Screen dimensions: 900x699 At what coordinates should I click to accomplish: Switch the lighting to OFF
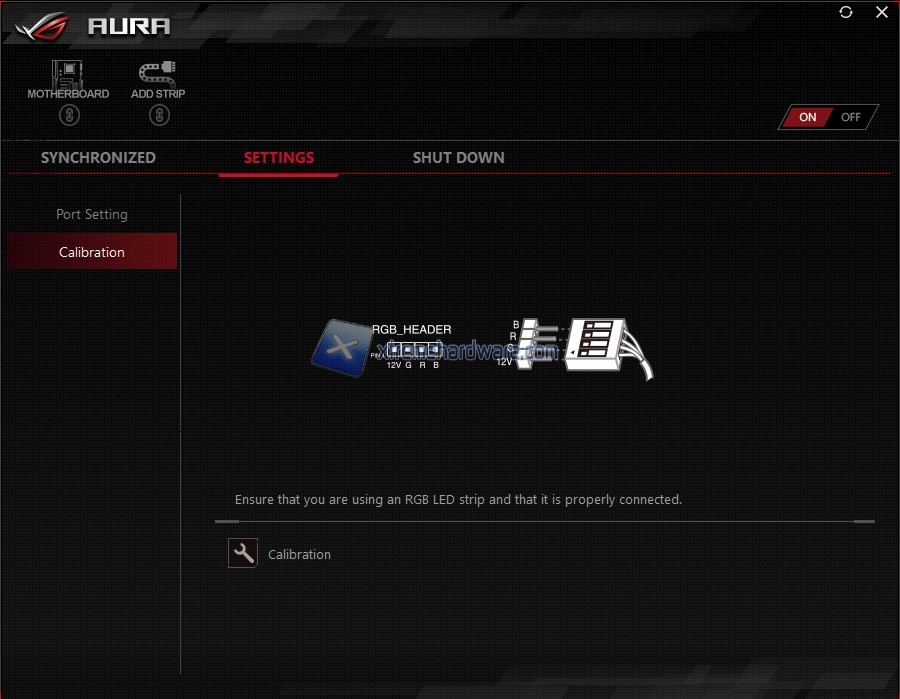pos(851,117)
